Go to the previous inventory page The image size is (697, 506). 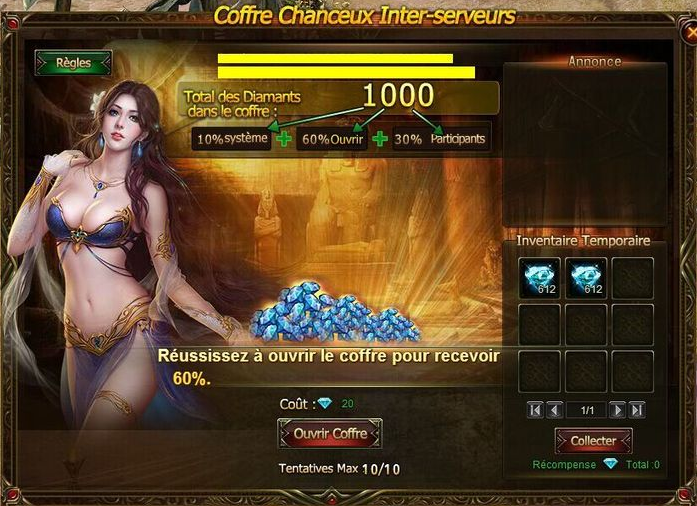(x=552, y=410)
